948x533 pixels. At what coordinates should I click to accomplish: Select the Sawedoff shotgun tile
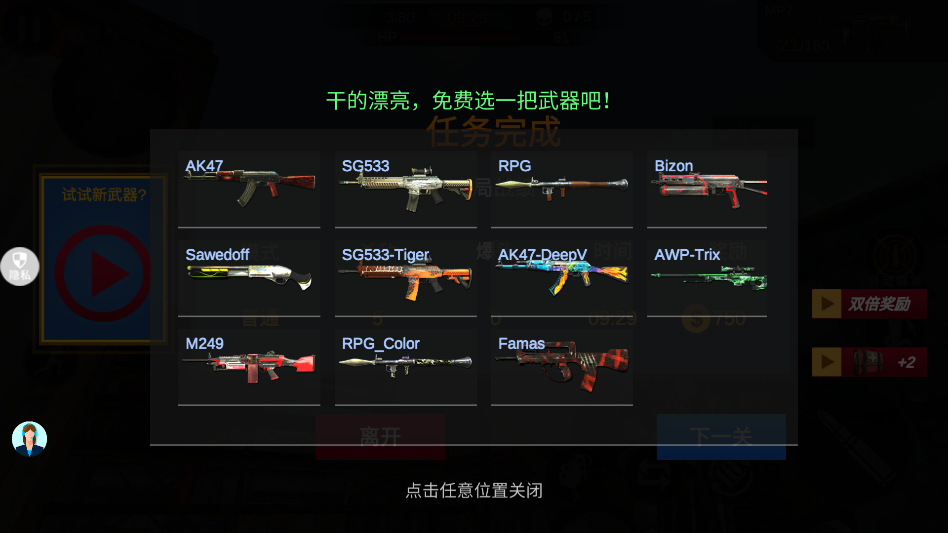pyautogui.click(x=249, y=277)
